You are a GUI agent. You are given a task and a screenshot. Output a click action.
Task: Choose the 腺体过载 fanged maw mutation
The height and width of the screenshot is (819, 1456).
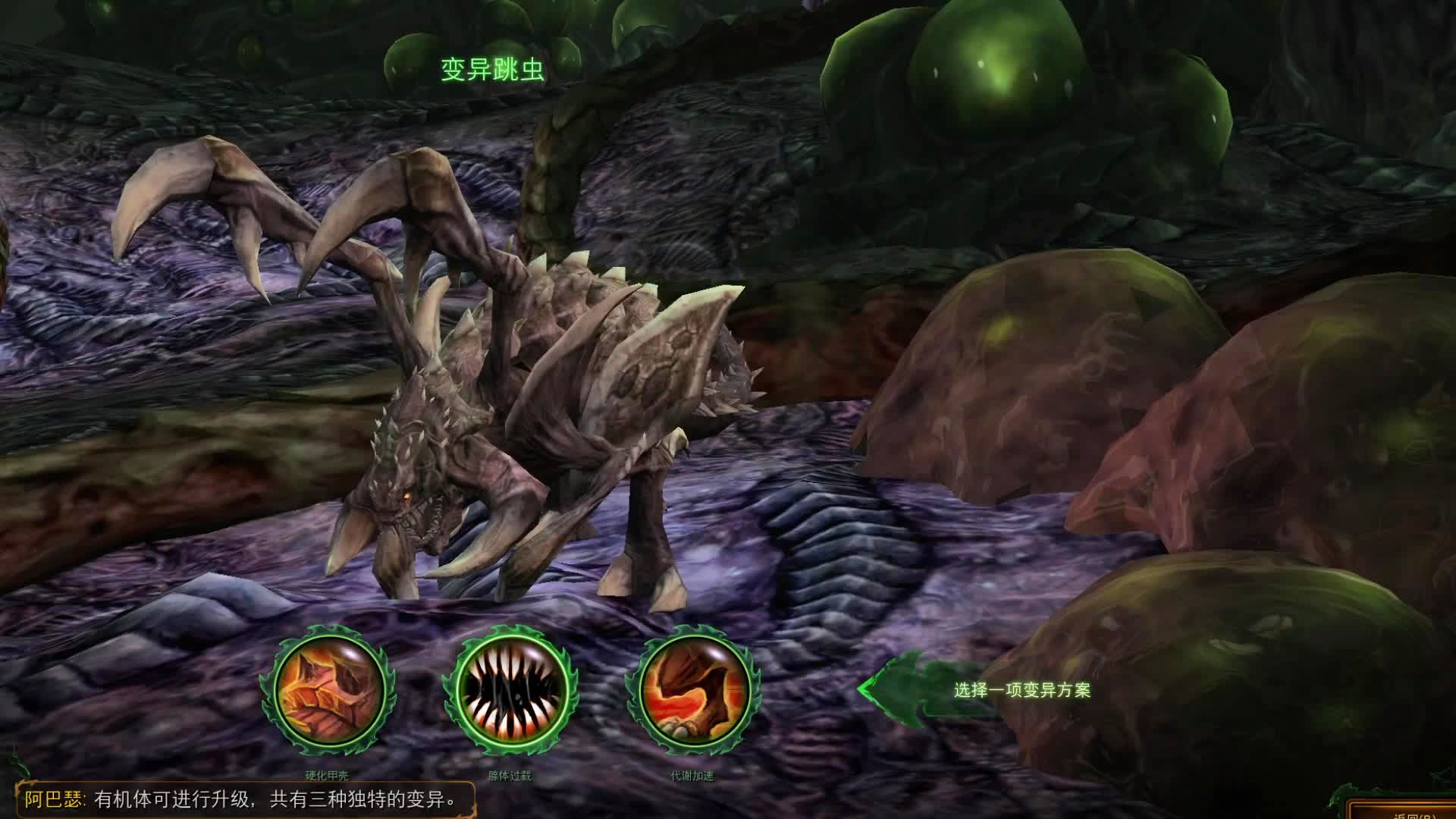click(510, 691)
